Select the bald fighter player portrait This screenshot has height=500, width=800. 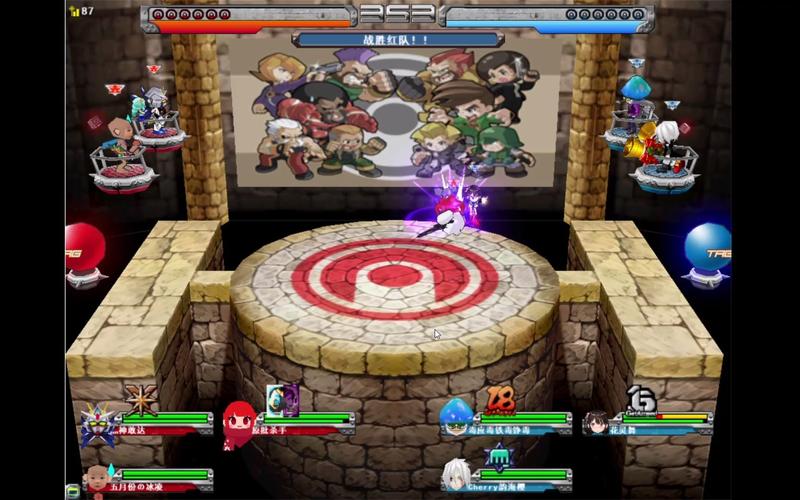pyautogui.click(x=97, y=478)
